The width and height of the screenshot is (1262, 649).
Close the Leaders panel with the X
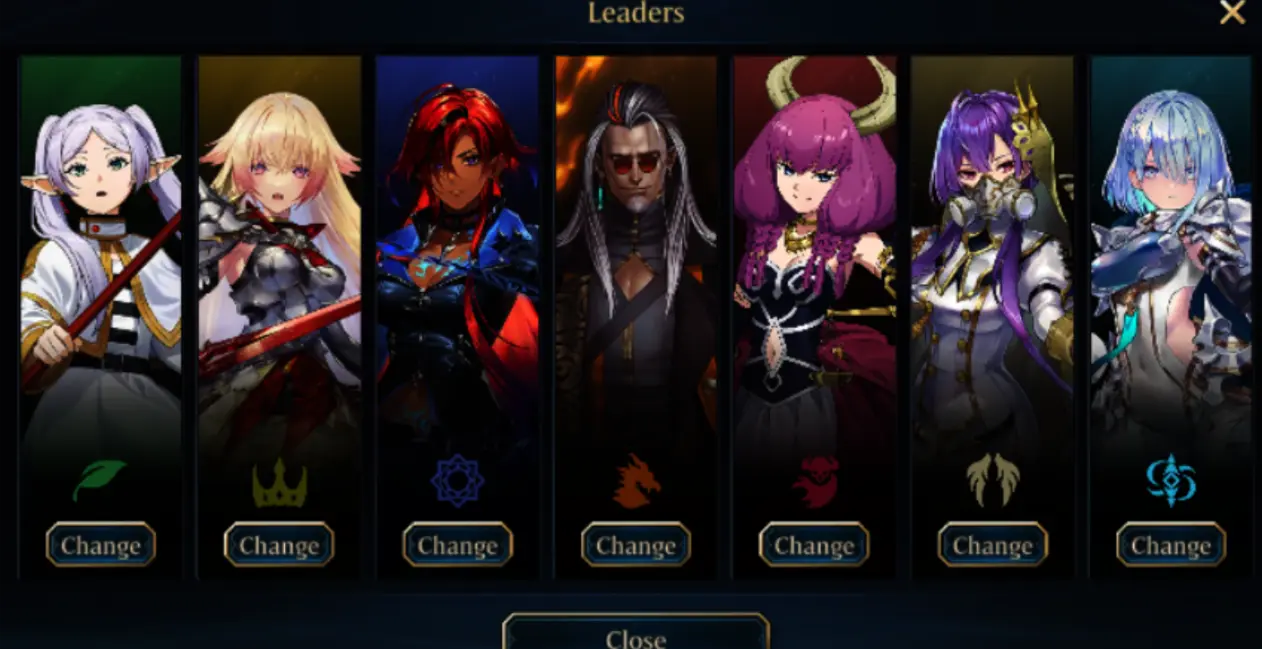[1232, 13]
